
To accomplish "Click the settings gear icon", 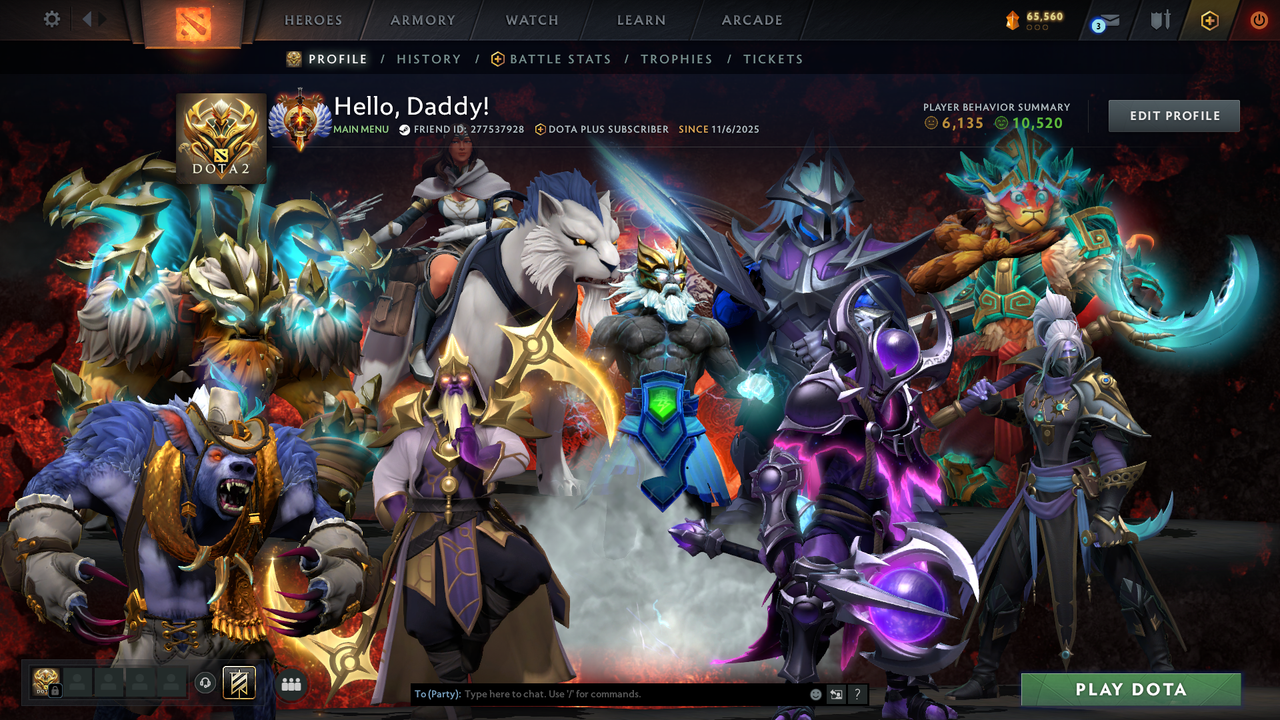I will pos(52,18).
